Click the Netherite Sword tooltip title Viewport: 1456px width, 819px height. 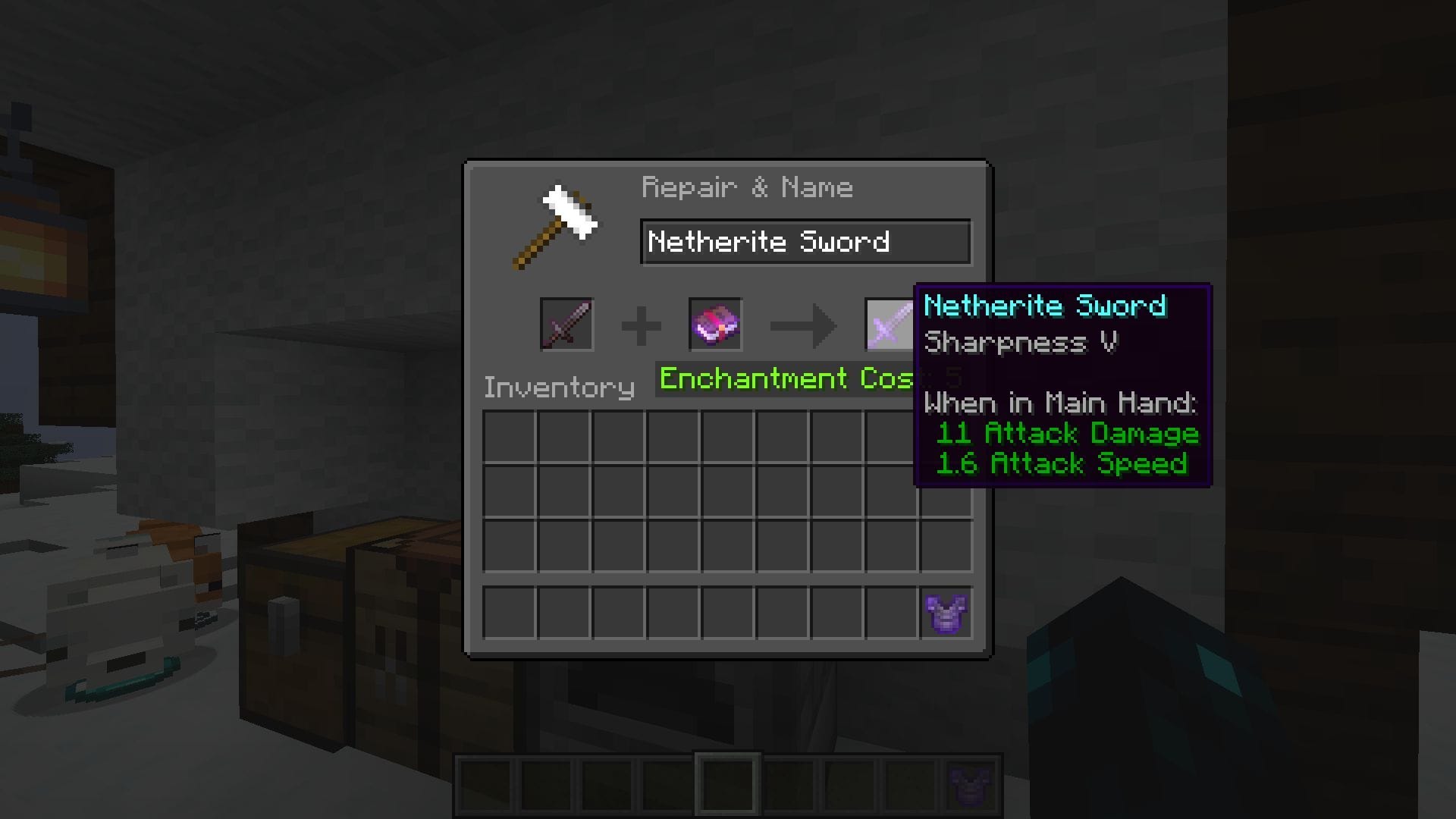point(1046,306)
